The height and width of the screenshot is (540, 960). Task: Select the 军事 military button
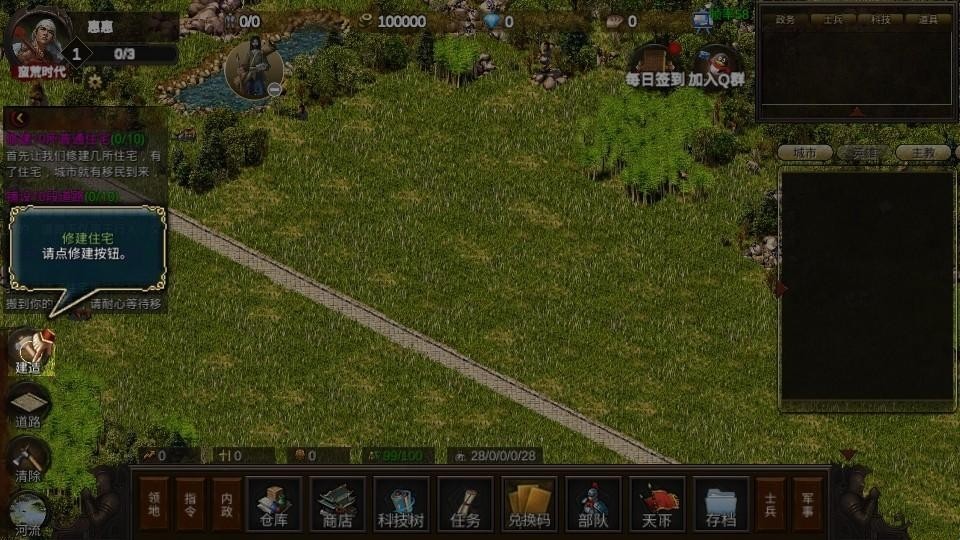pos(807,503)
